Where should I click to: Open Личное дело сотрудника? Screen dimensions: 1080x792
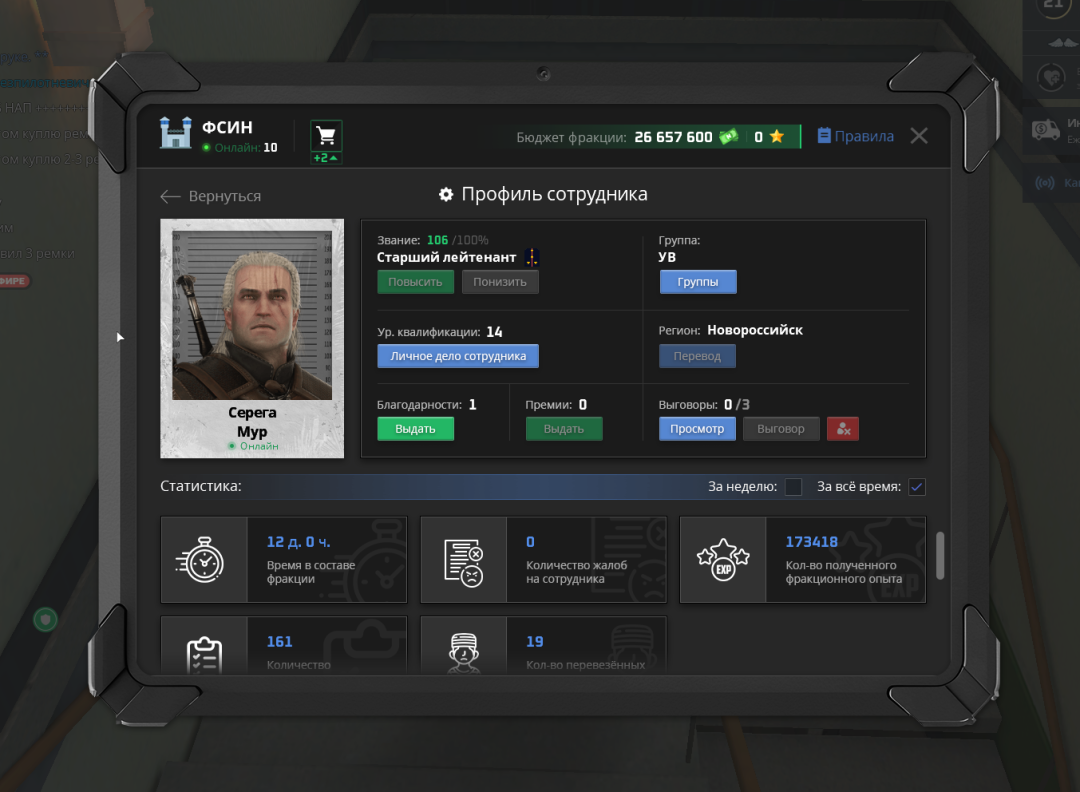[x=458, y=356]
